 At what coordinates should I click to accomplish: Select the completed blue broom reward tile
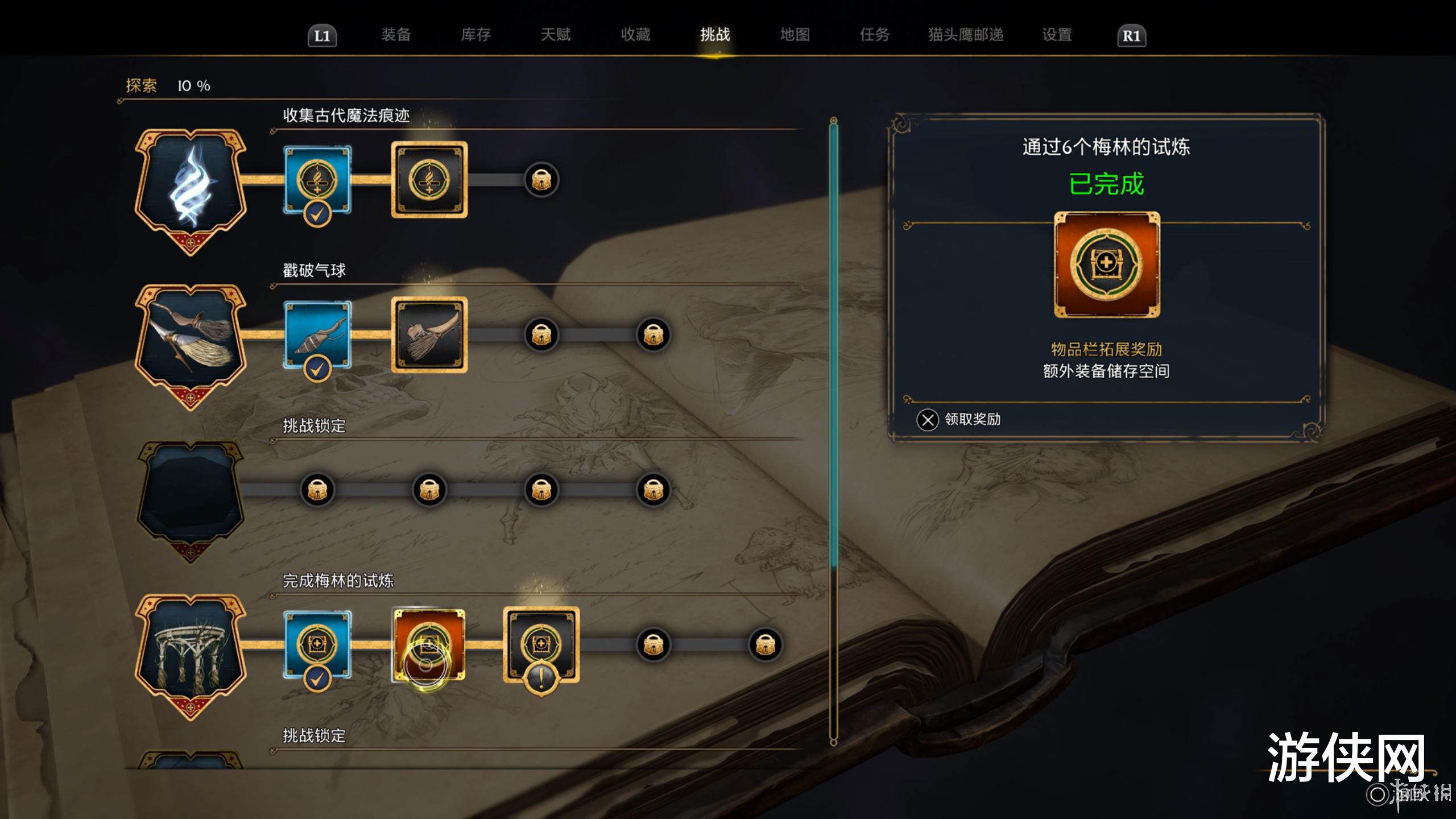[x=317, y=335]
